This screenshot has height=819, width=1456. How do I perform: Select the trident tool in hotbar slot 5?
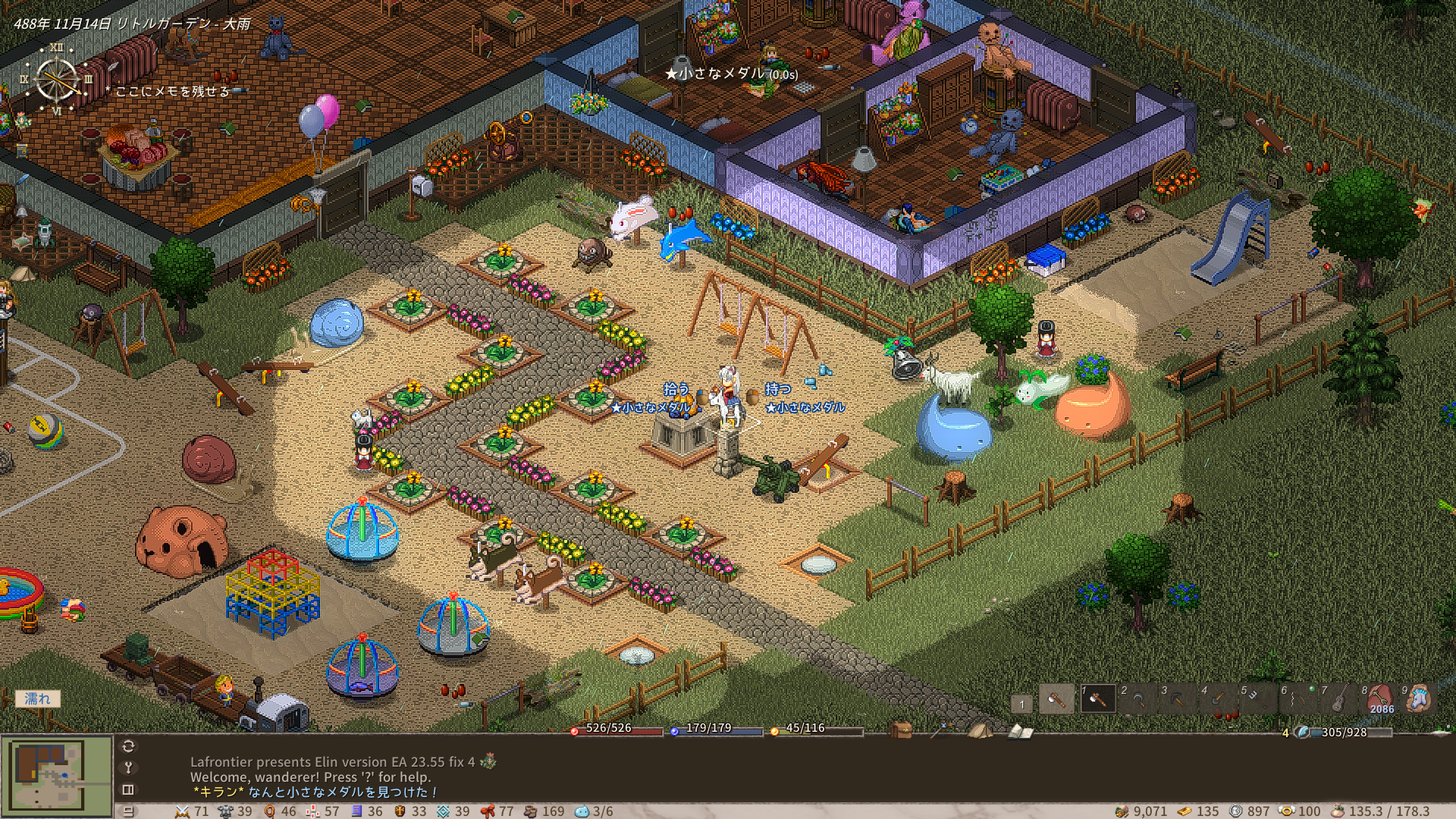1257,699
